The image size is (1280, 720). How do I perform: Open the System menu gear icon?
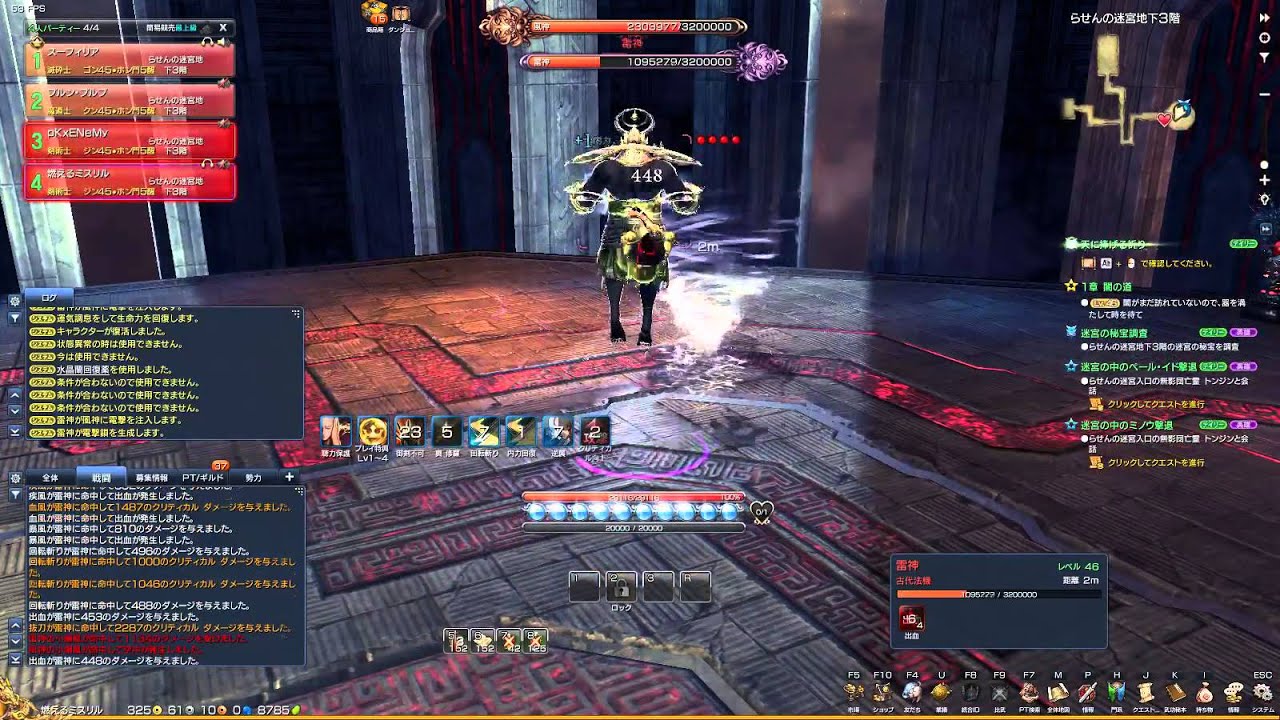(1264, 692)
